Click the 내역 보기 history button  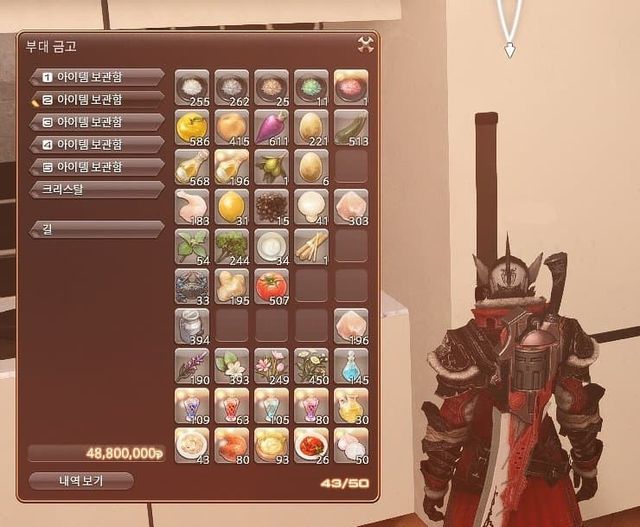click(x=80, y=481)
